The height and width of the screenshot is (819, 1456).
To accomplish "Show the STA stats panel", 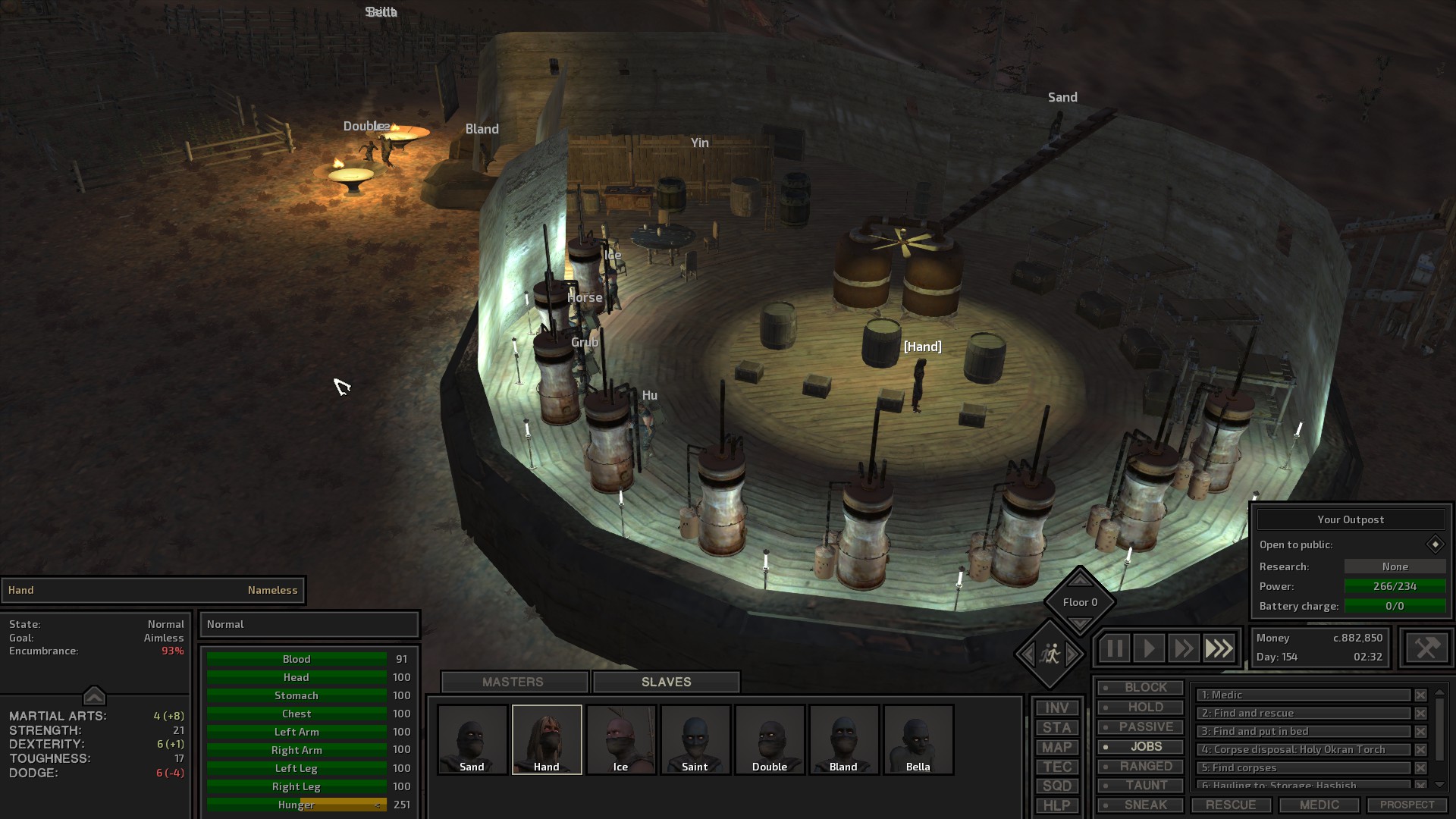I will 1056,727.
